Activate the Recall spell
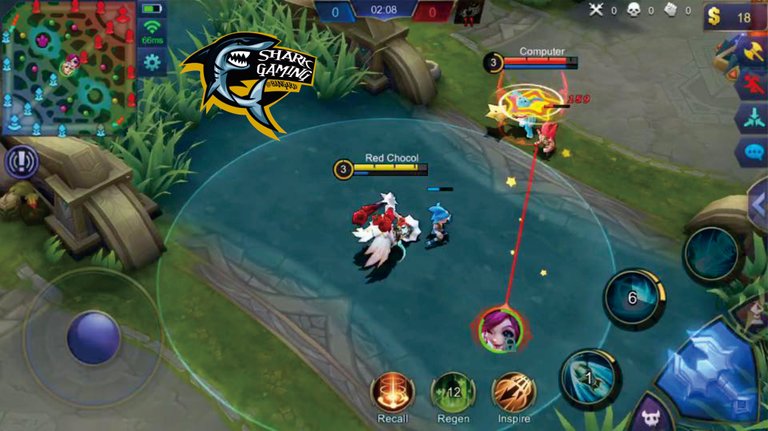Screen dimensions: 768x431 tap(393, 391)
